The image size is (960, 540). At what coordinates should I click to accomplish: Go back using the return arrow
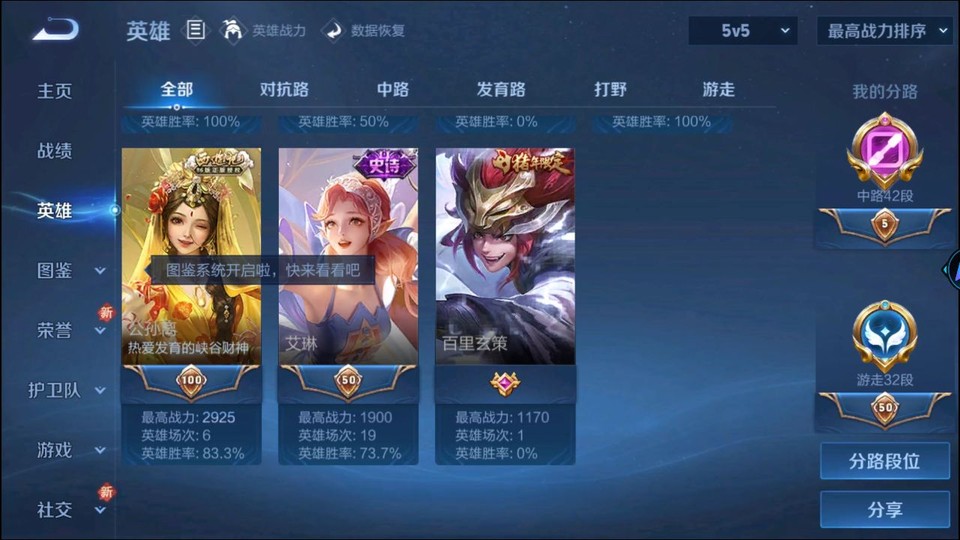coord(54,30)
